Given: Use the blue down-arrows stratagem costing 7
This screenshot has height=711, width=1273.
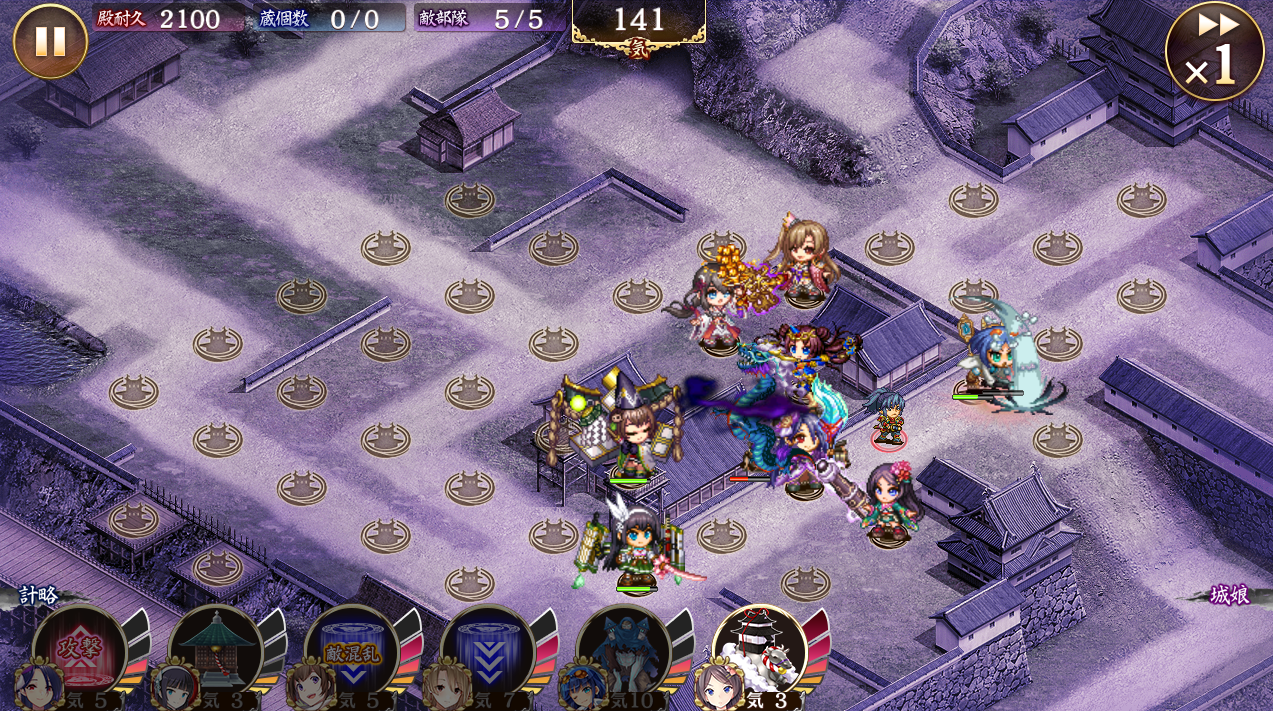Looking at the screenshot, I should click(x=488, y=652).
